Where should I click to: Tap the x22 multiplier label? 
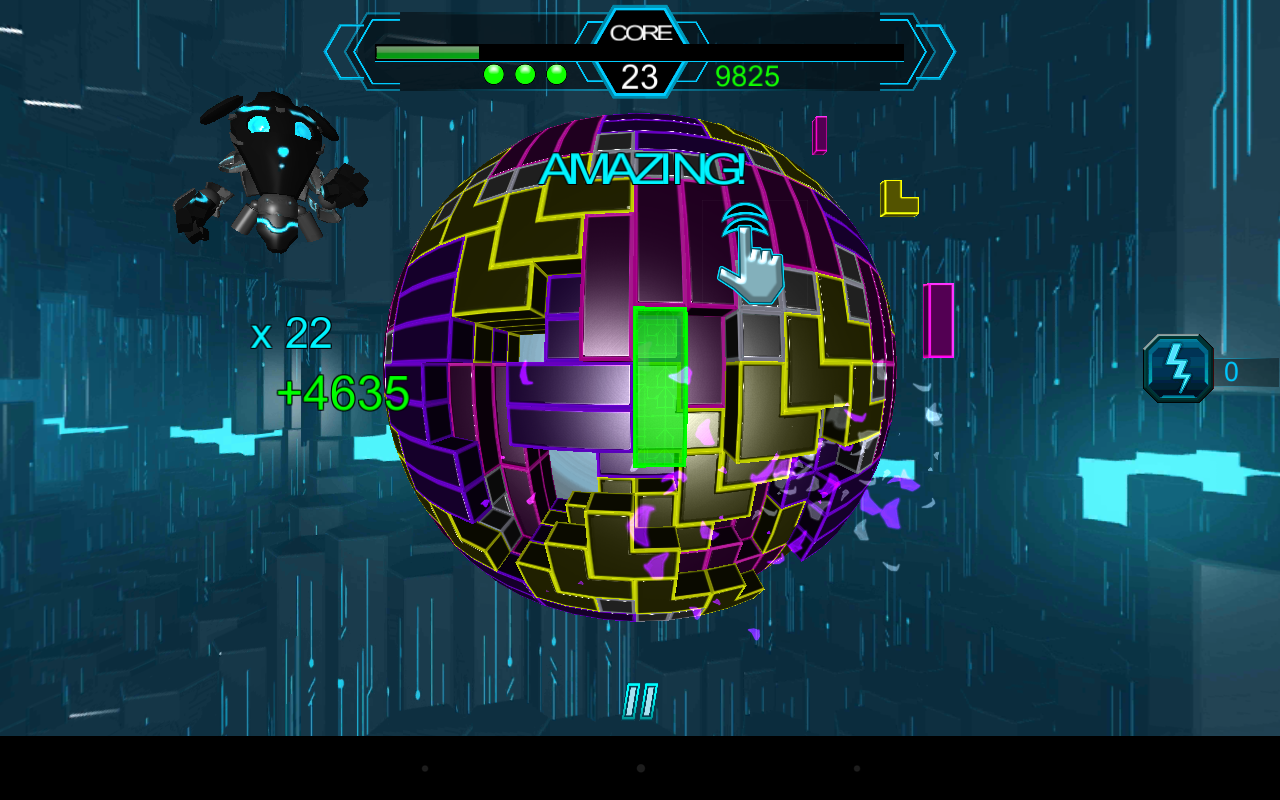(x=293, y=333)
